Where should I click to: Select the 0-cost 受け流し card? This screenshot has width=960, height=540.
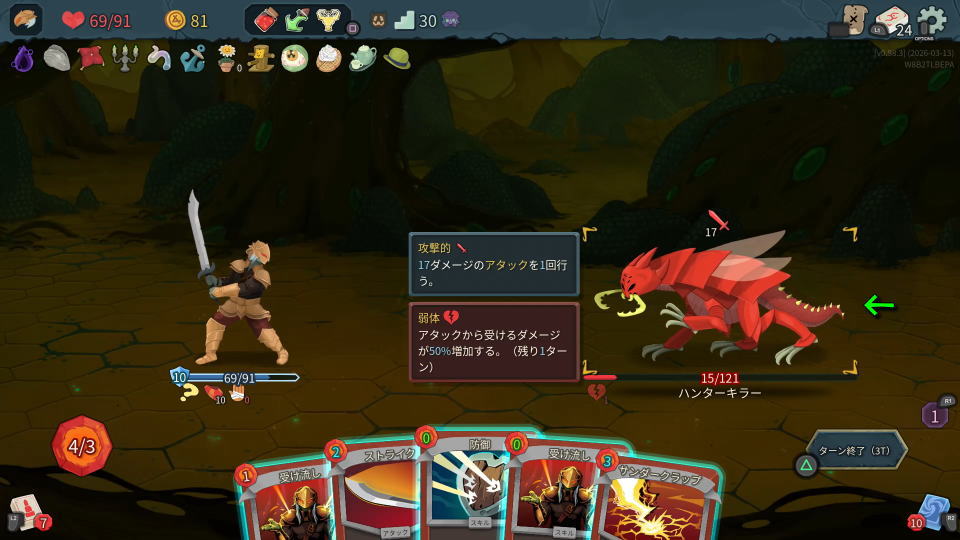click(556, 495)
